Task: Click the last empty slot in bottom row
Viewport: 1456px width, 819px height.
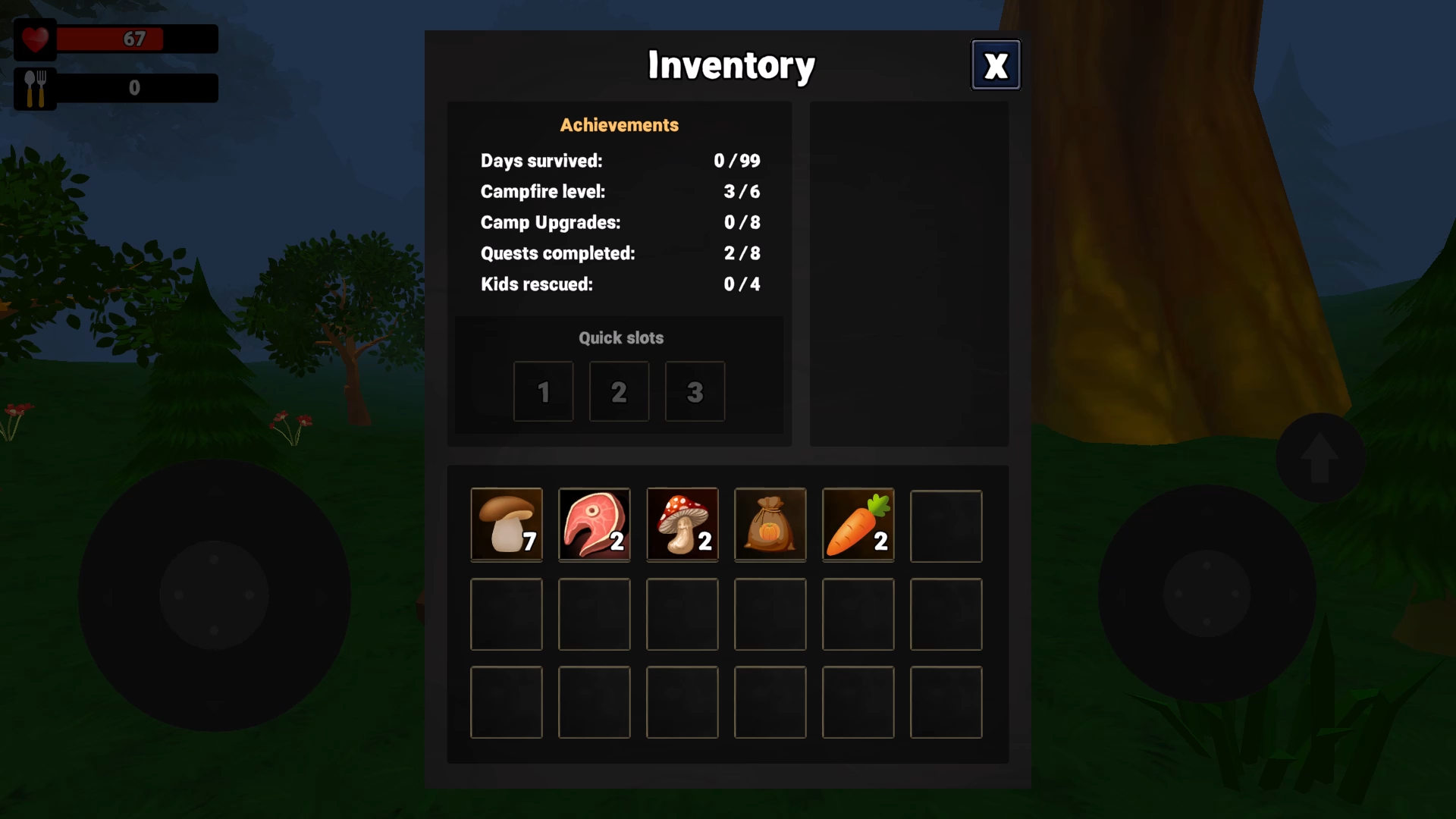Action: tap(946, 701)
